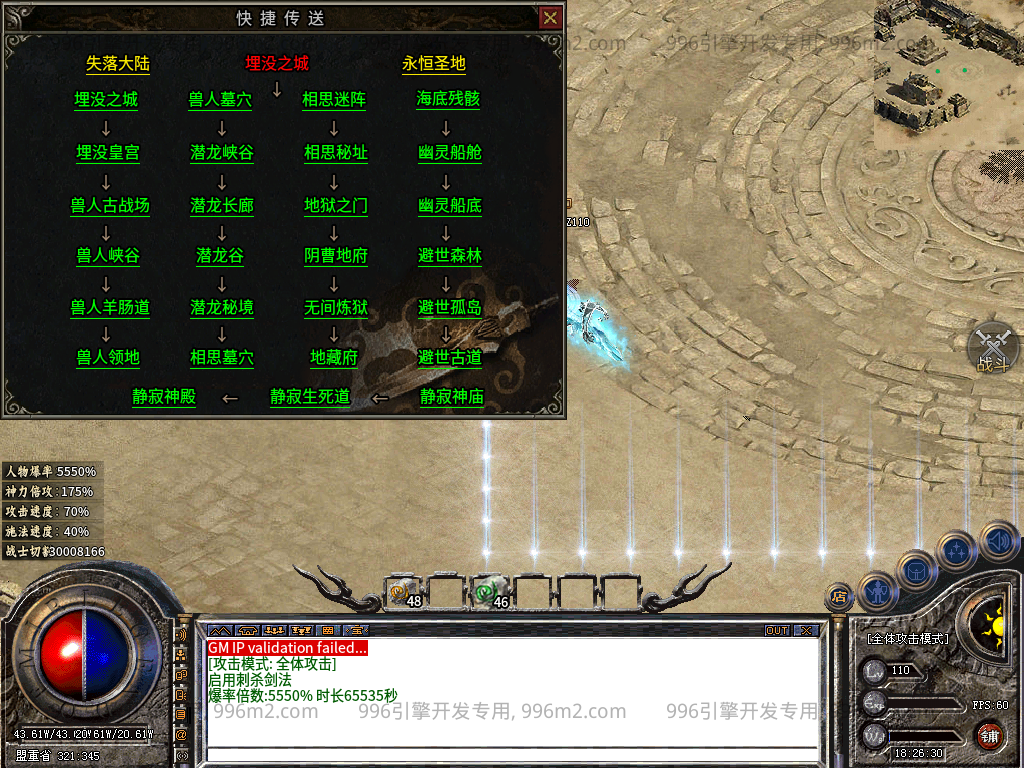Viewport: 1024px width, 768px height.
Task: Travel to 避世森林
Action: 450,256
